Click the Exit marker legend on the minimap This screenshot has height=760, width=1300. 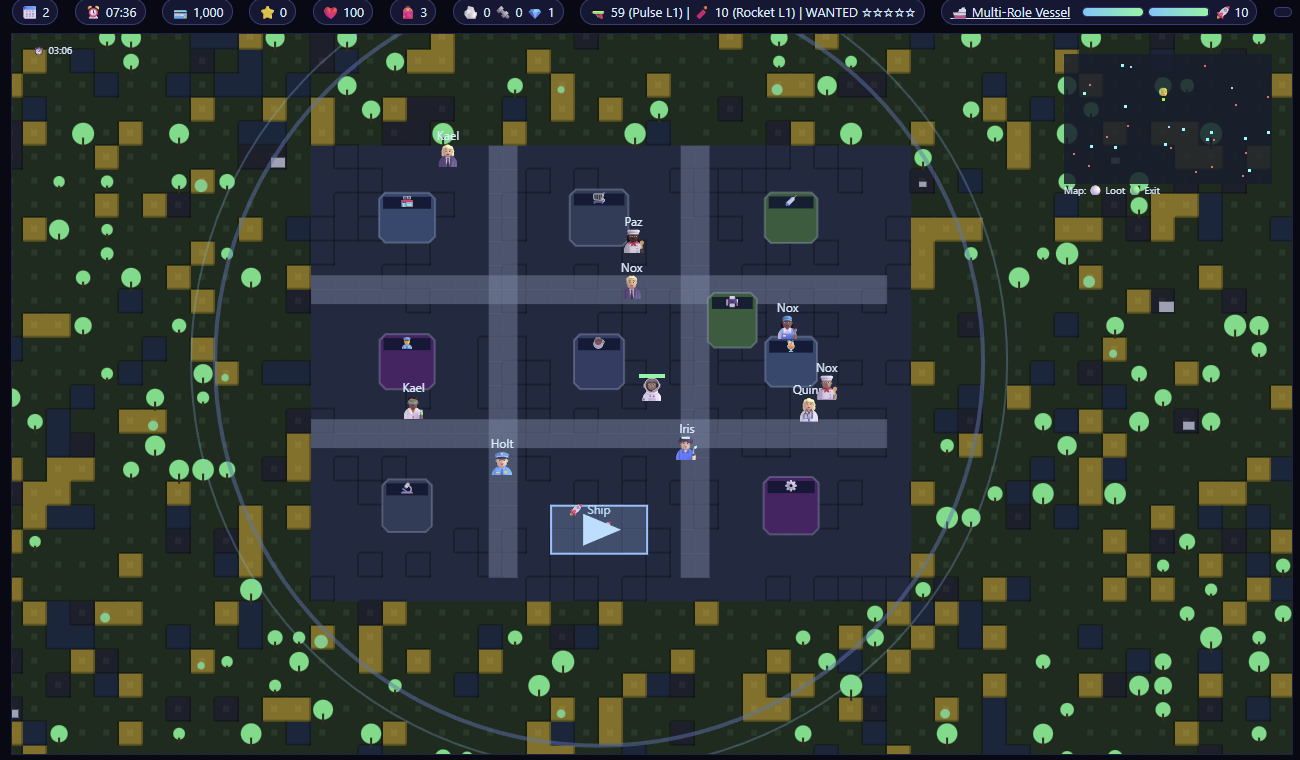1151,190
